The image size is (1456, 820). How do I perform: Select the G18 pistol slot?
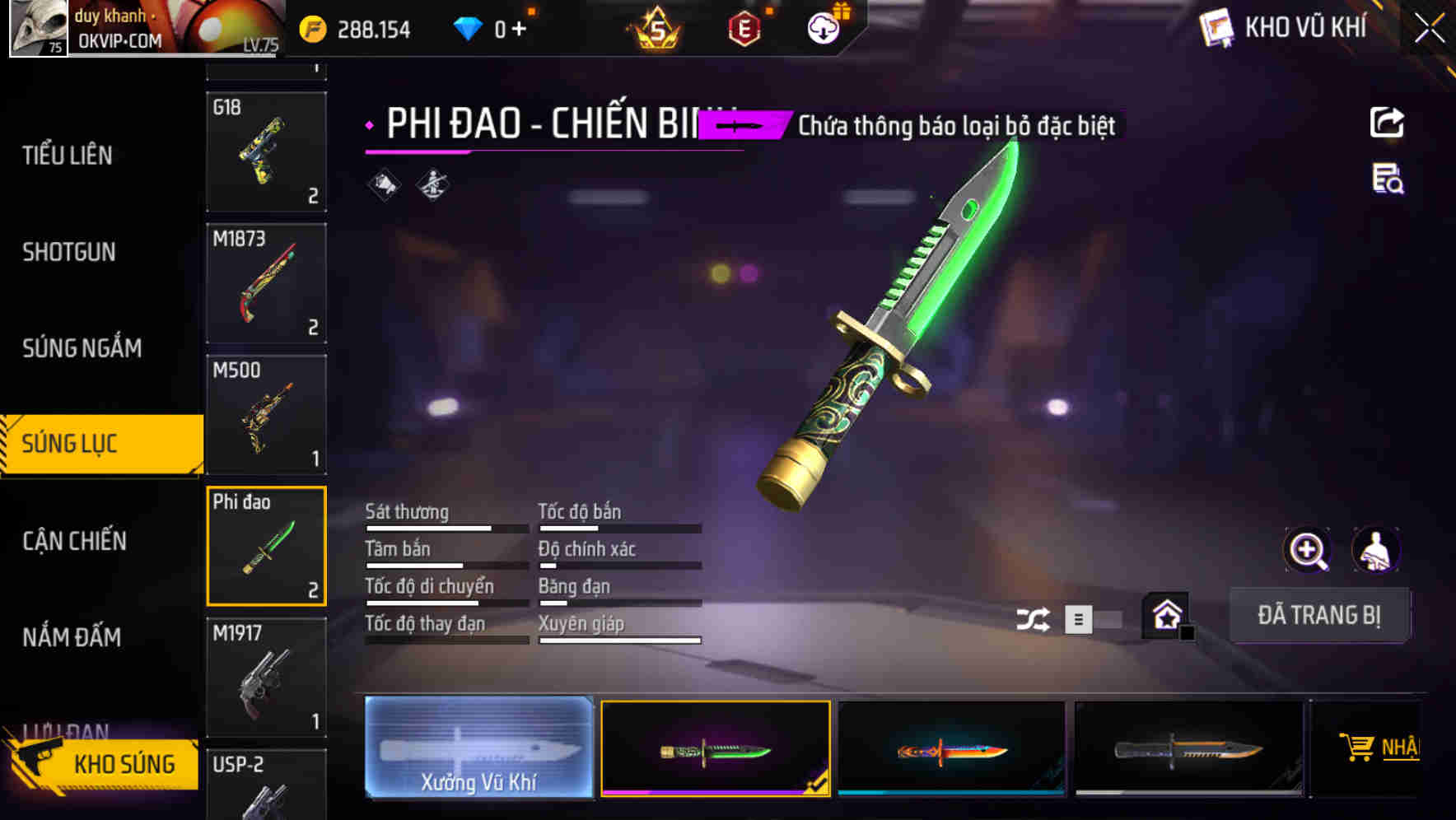(x=266, y=151)
